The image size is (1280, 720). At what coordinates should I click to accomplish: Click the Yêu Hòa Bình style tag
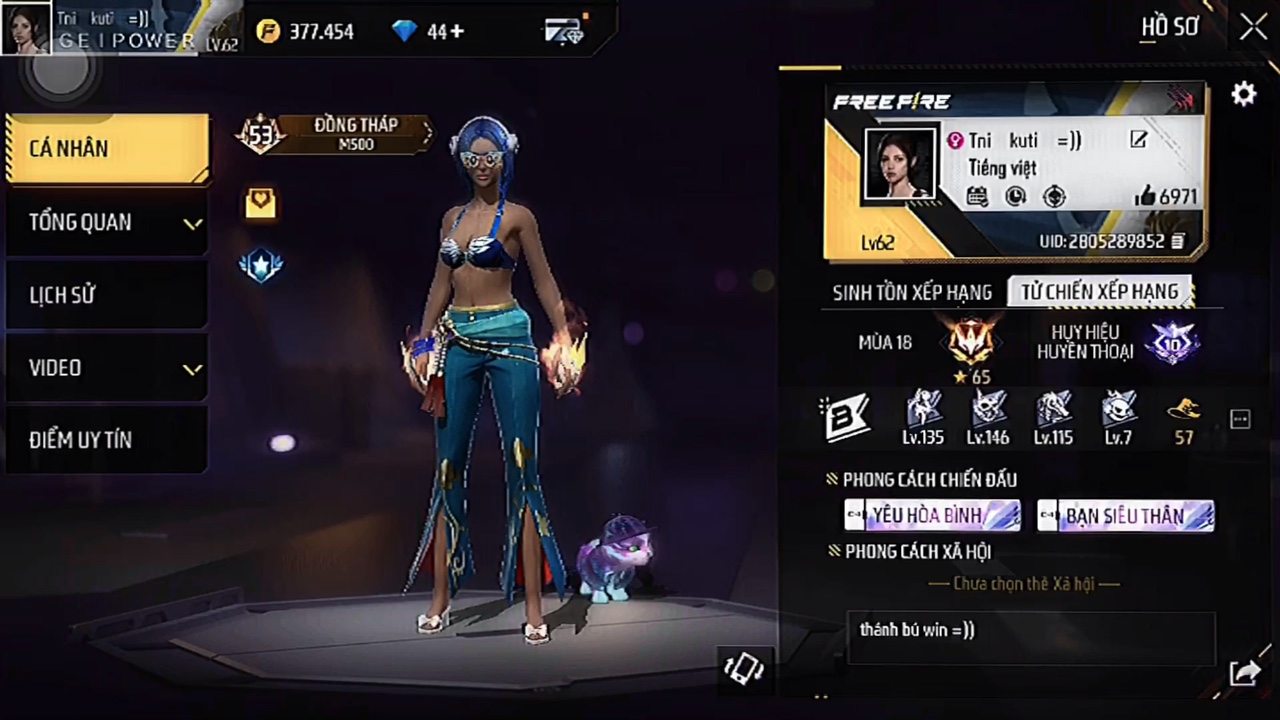(x=932, y=516)
